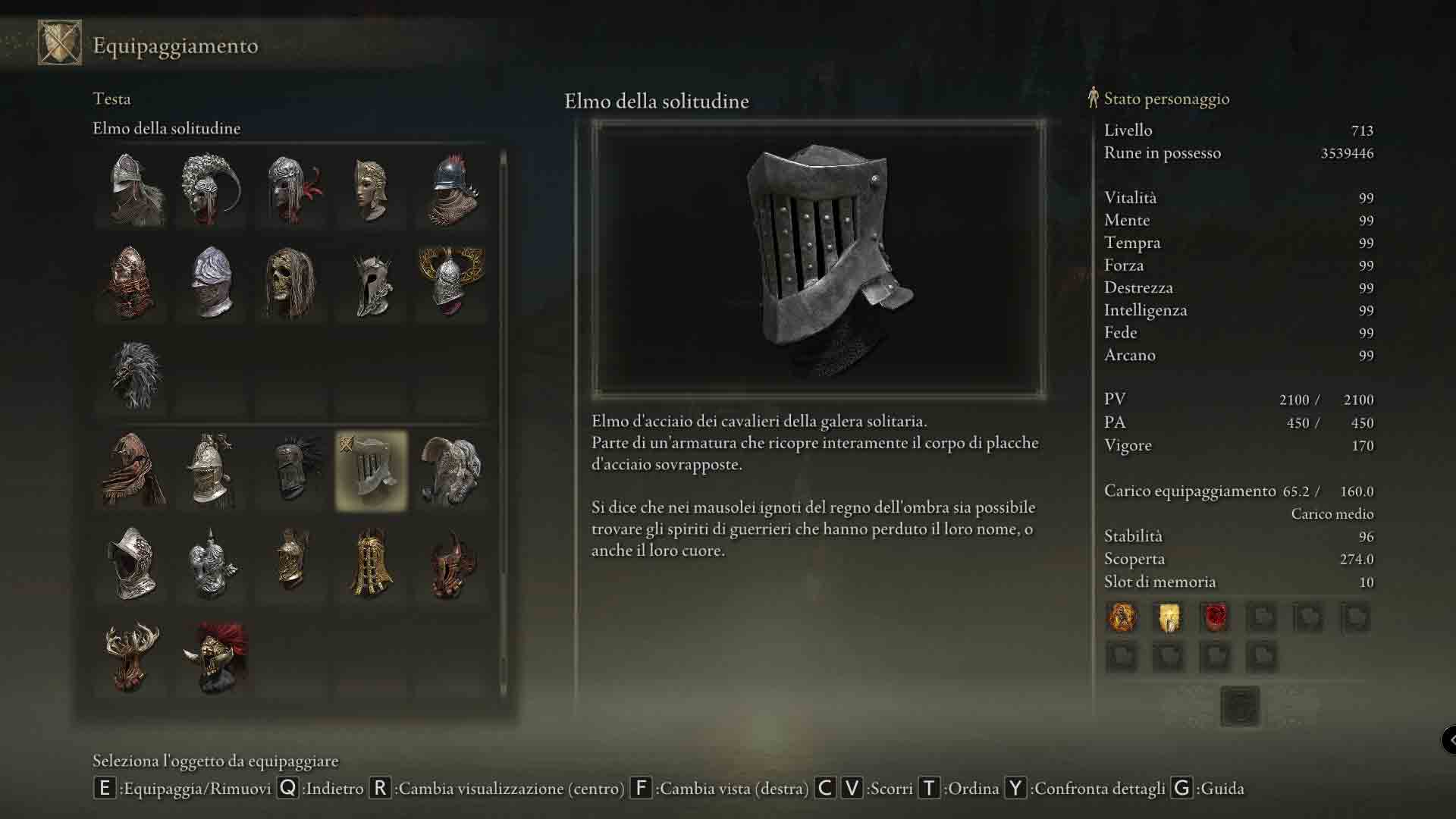Screen dimensions: 1456x819
Task: Choose the helmet with golden thorn wreath
Action: [x=451, y=282]
